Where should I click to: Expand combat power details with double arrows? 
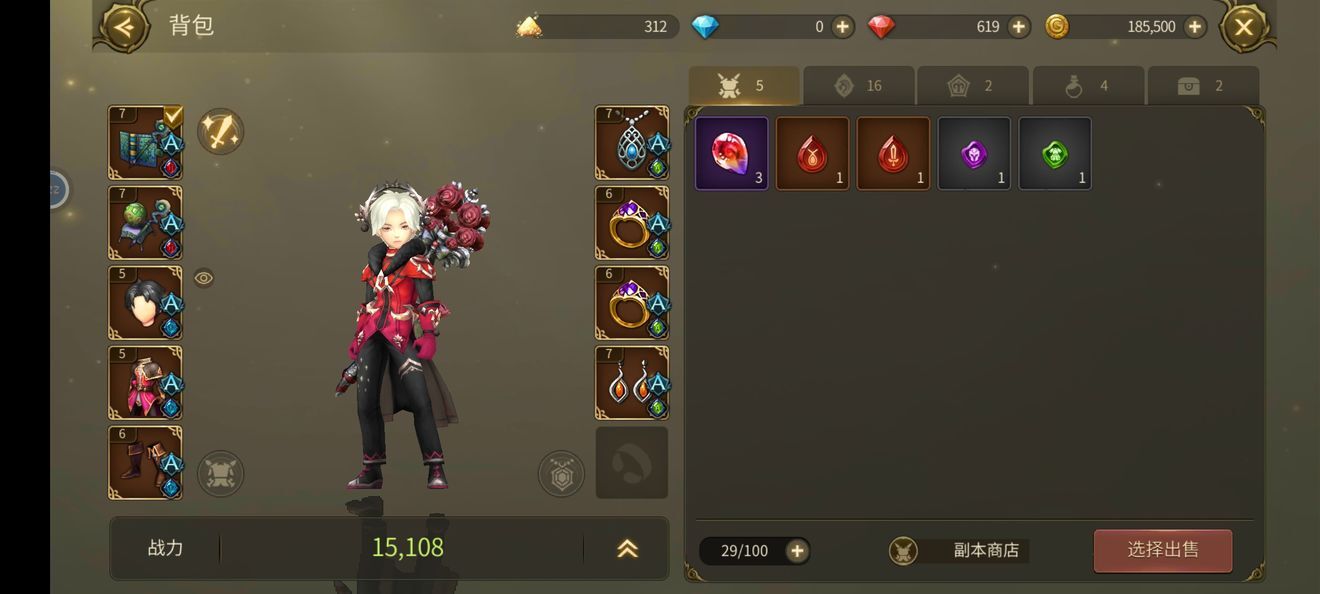coord(627,548)
